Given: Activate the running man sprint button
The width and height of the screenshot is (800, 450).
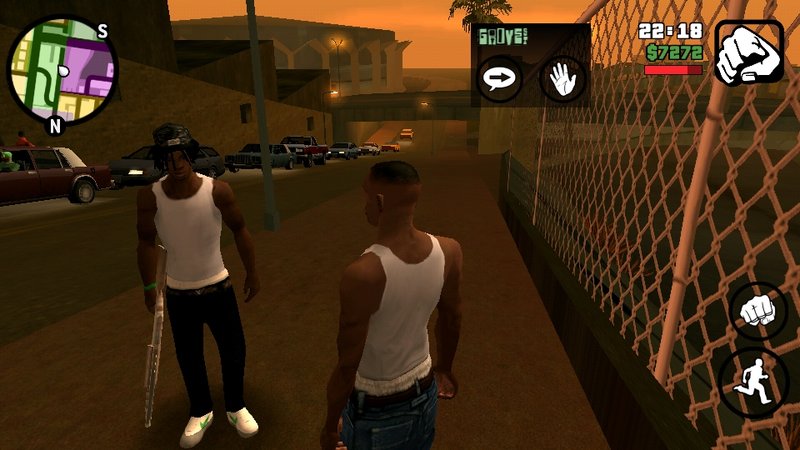Looking at the screenshot, I should [x=755, y=382].
